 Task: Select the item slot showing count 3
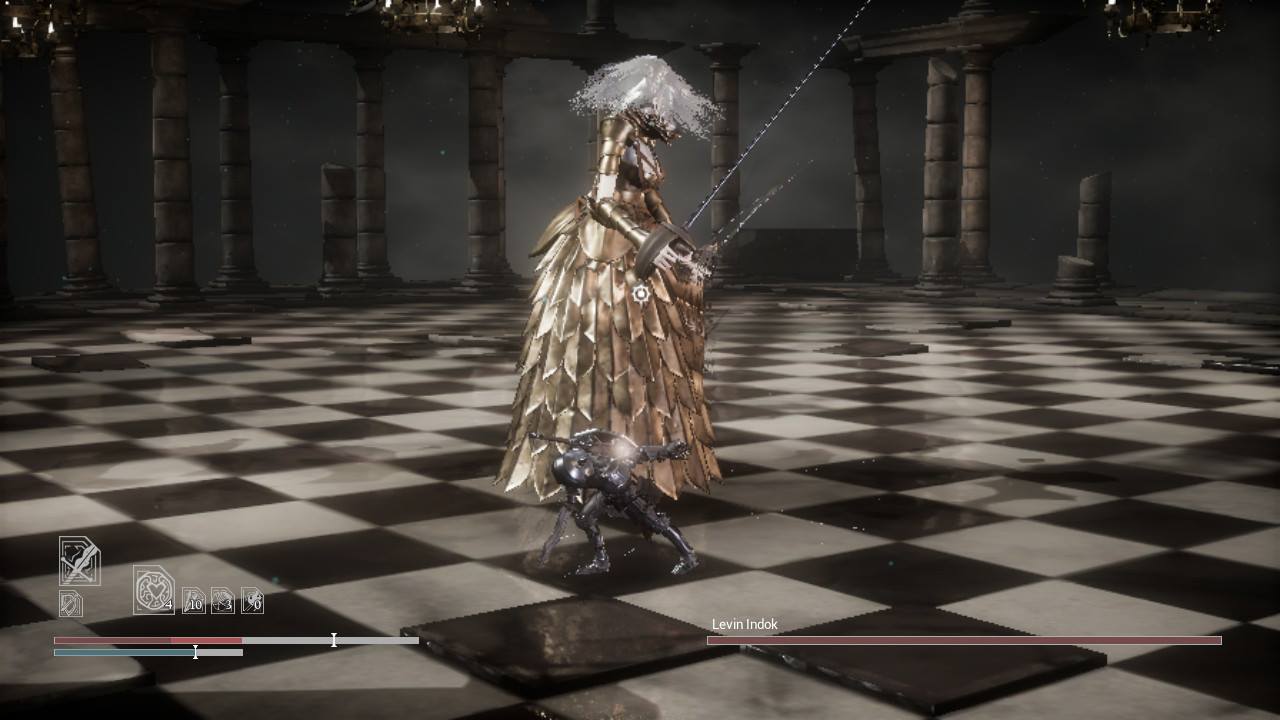click(223, 599)
